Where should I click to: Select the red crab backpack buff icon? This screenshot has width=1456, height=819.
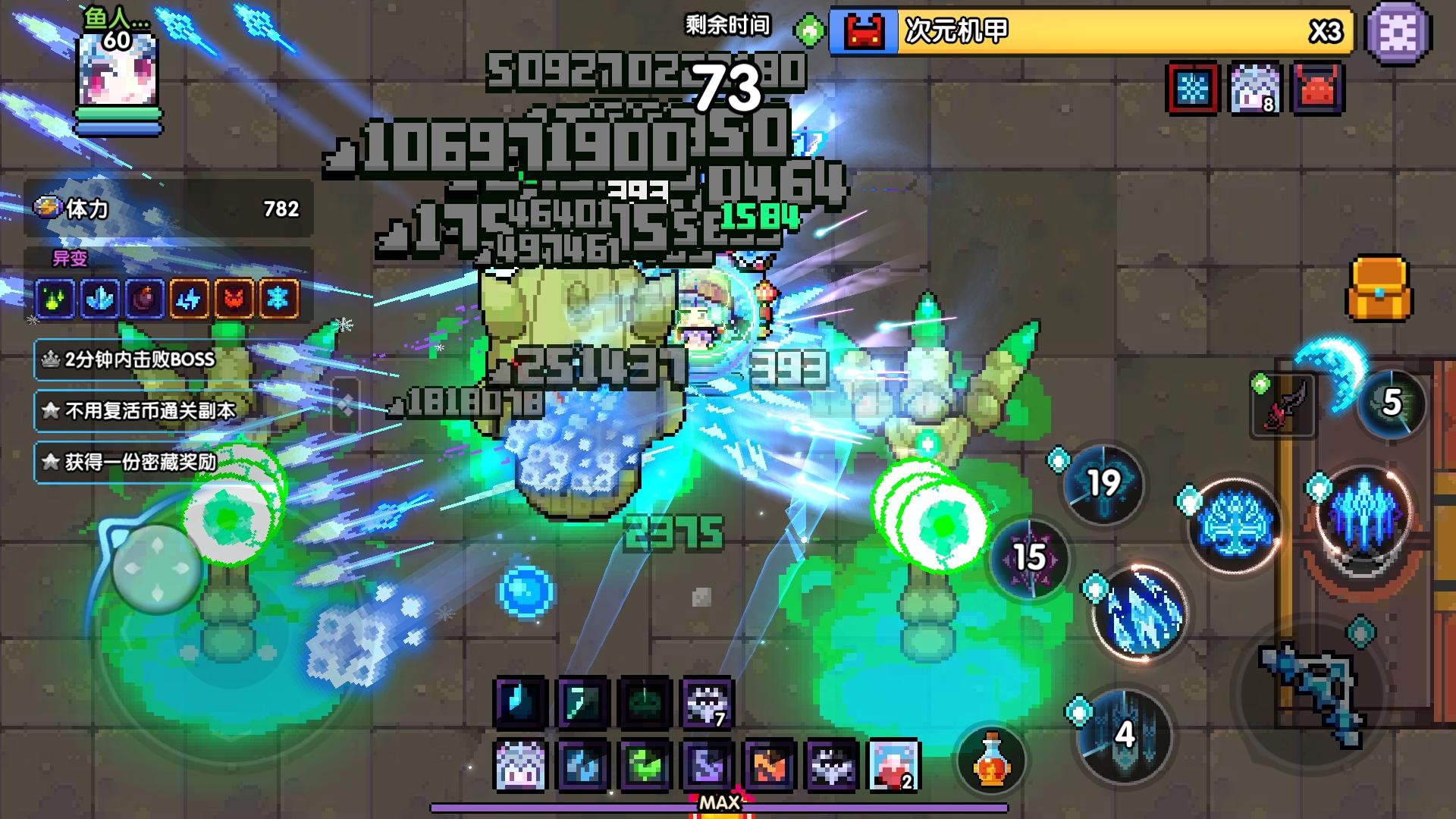[1318, 89]
